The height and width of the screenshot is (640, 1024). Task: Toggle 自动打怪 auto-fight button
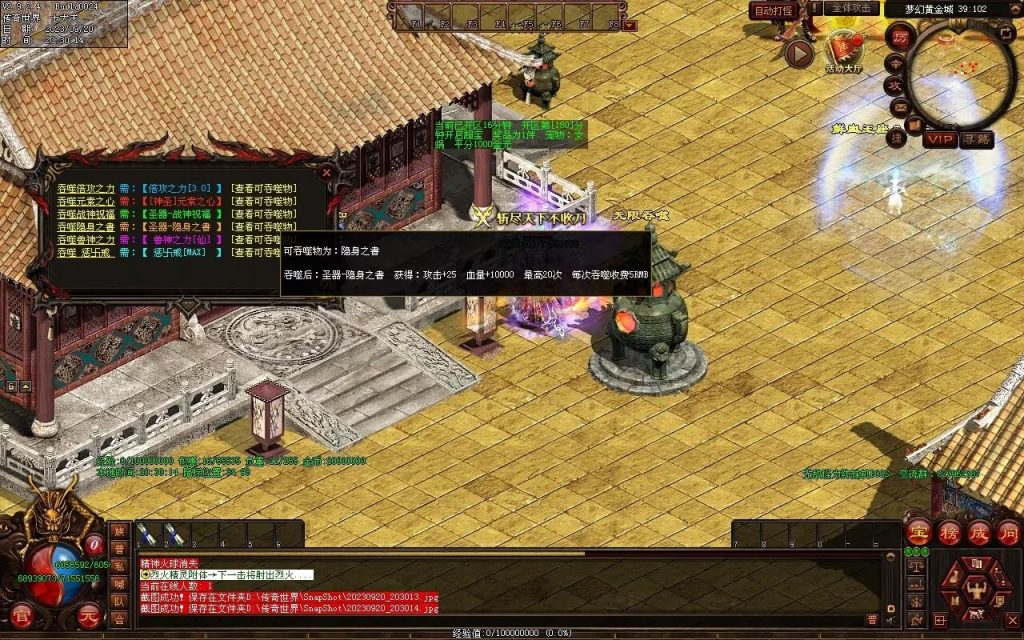point(772,10)
